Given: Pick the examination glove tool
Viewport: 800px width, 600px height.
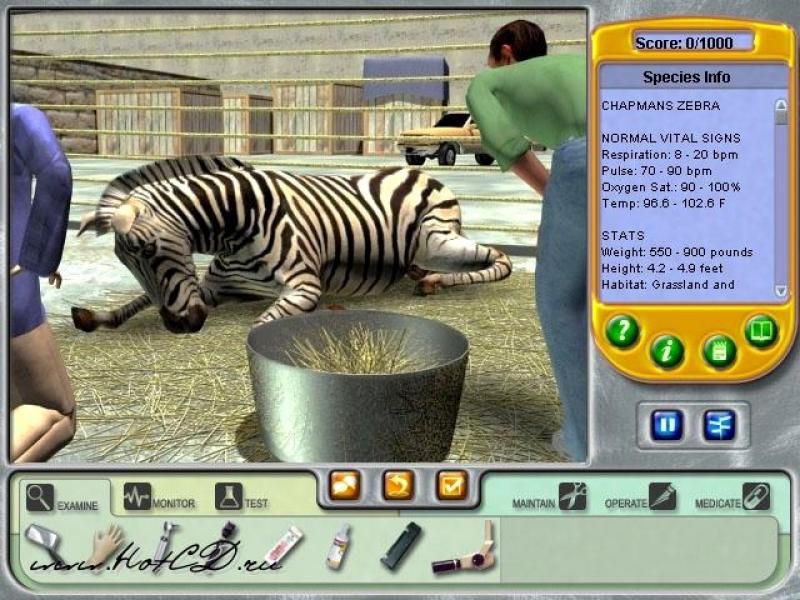Looking at the screenshot, I should point(103,546).
